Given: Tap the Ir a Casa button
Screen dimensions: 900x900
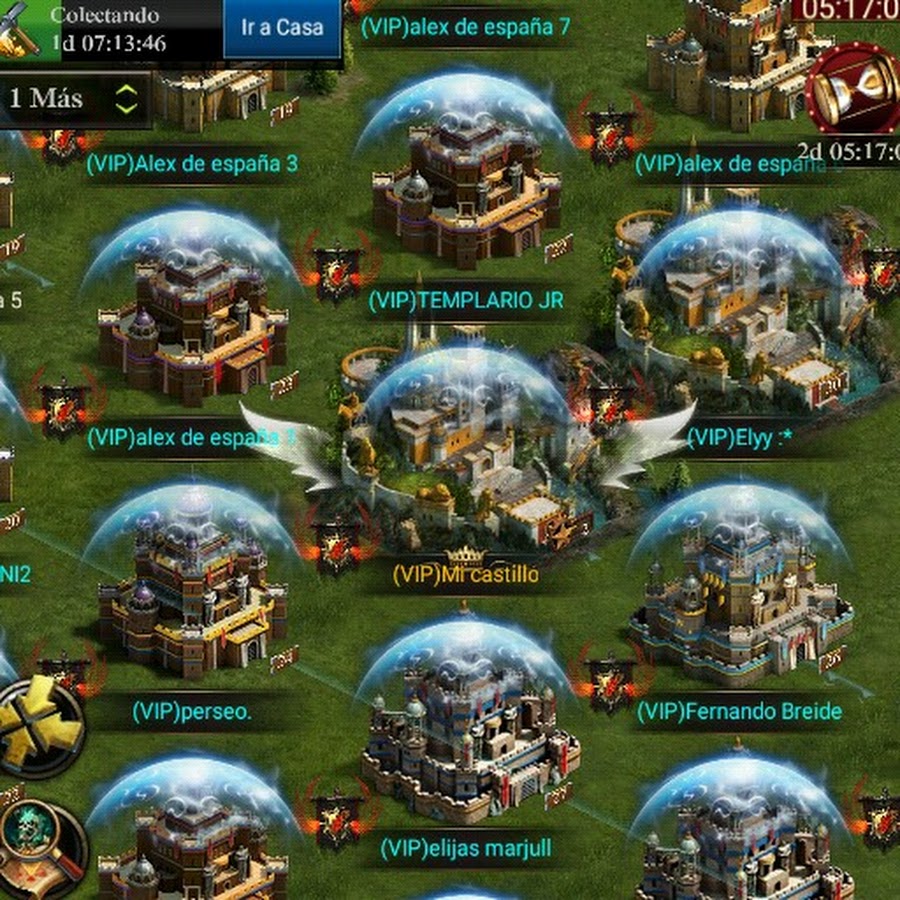Looking at the screenshot, I should click(282, 28).
